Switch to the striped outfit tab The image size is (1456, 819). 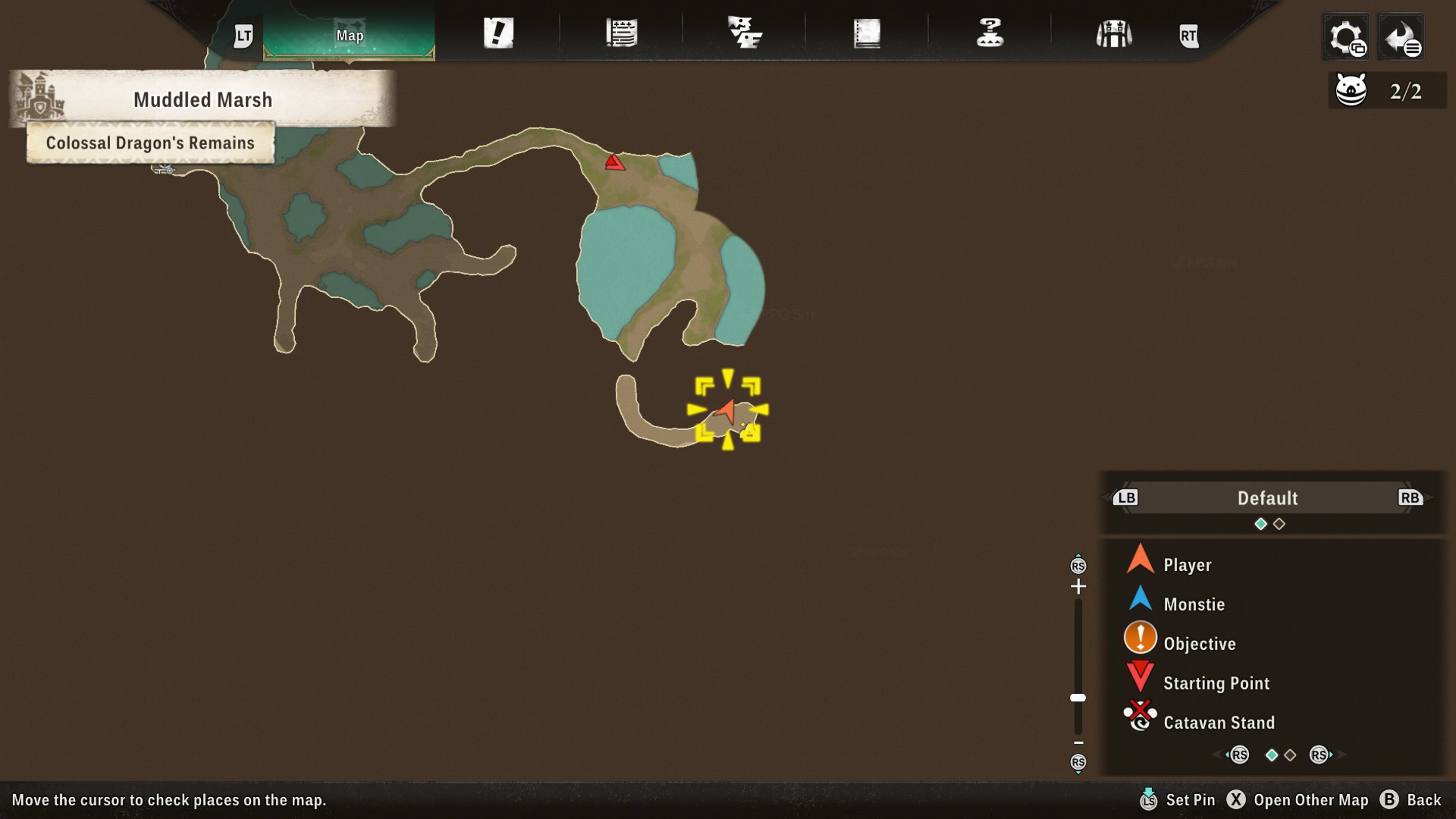1113,34
